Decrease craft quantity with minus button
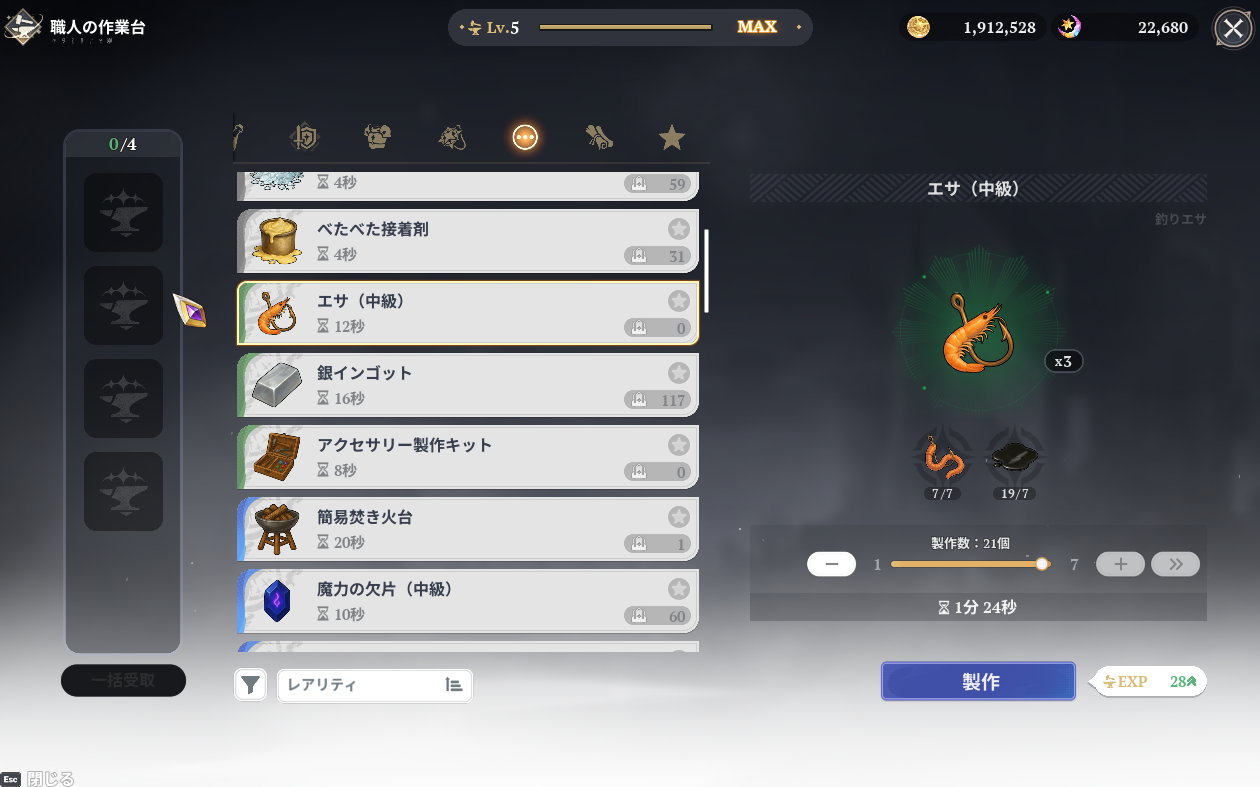Screen dimensions: 1260x787 click(x=831, y=564)
